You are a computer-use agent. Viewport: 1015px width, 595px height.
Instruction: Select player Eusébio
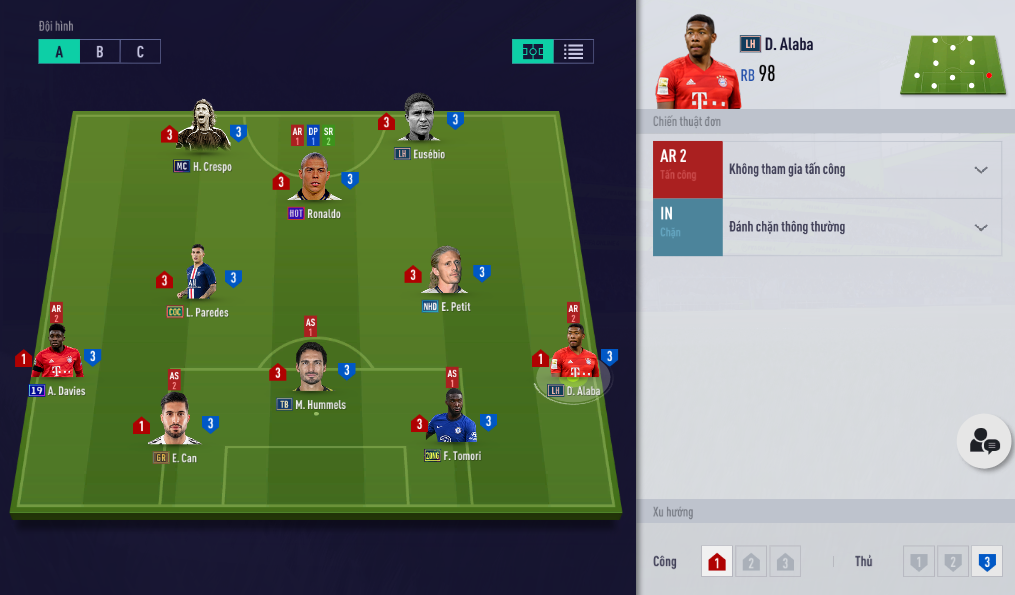(x=420, y=122)
